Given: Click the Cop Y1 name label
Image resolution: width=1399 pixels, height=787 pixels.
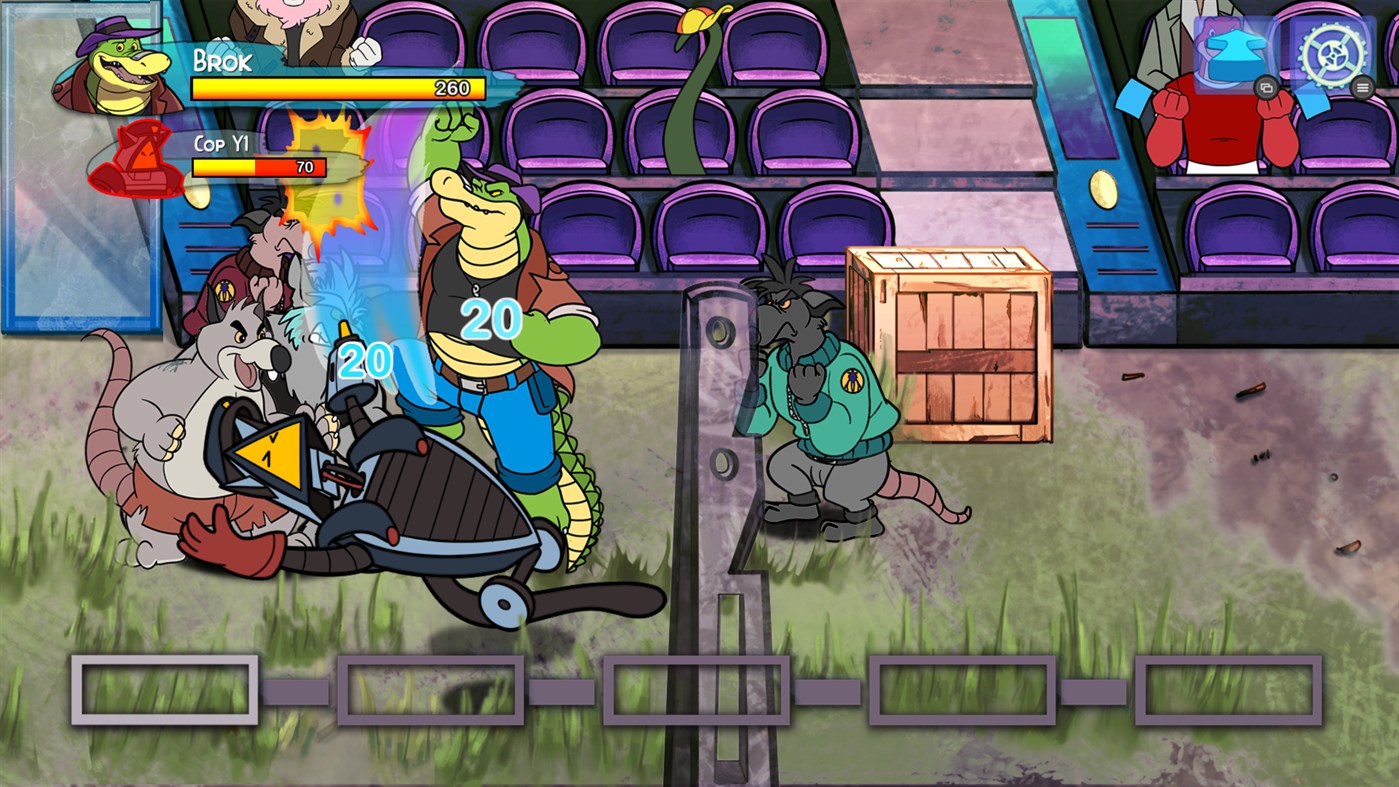Looking at the screenshot, I should (x=222, y=142).
